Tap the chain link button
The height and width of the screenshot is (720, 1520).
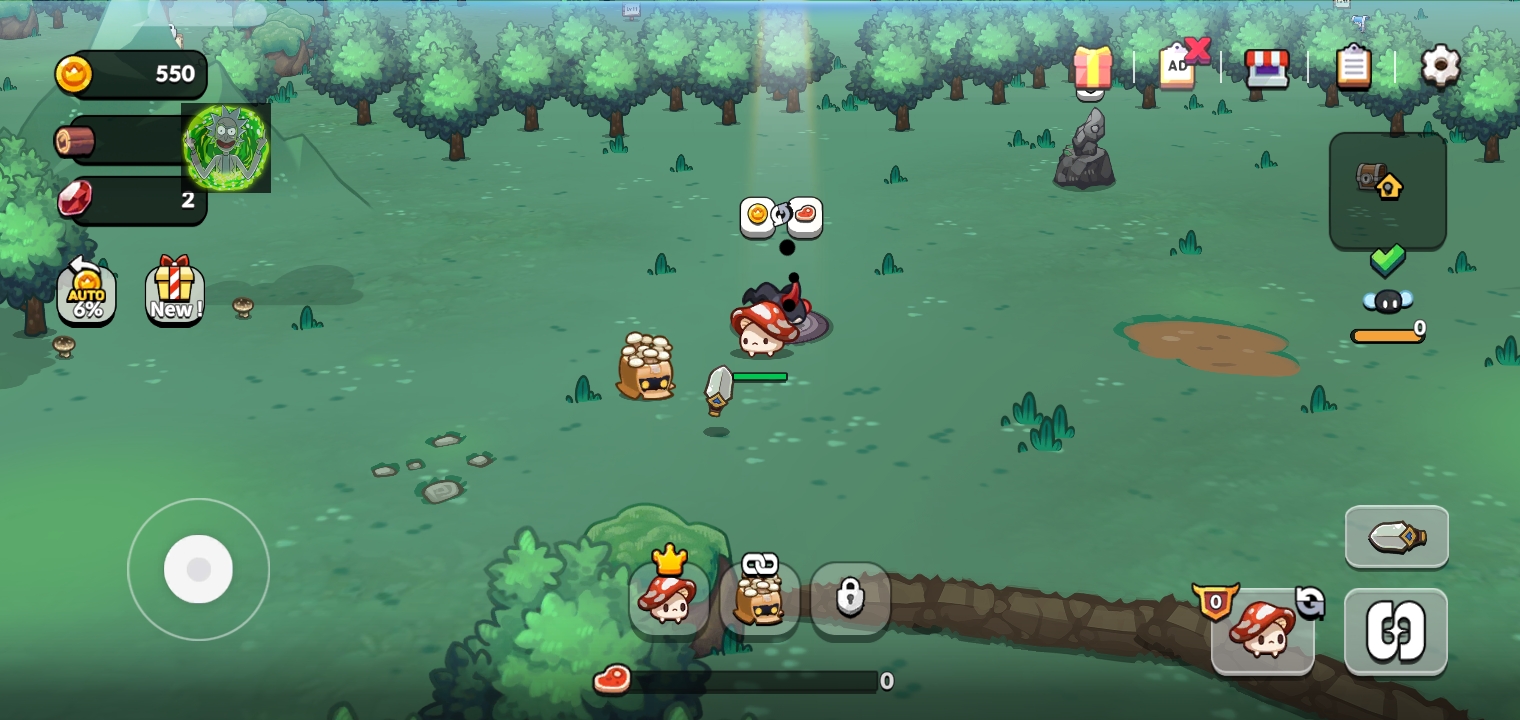[1395, 632]
